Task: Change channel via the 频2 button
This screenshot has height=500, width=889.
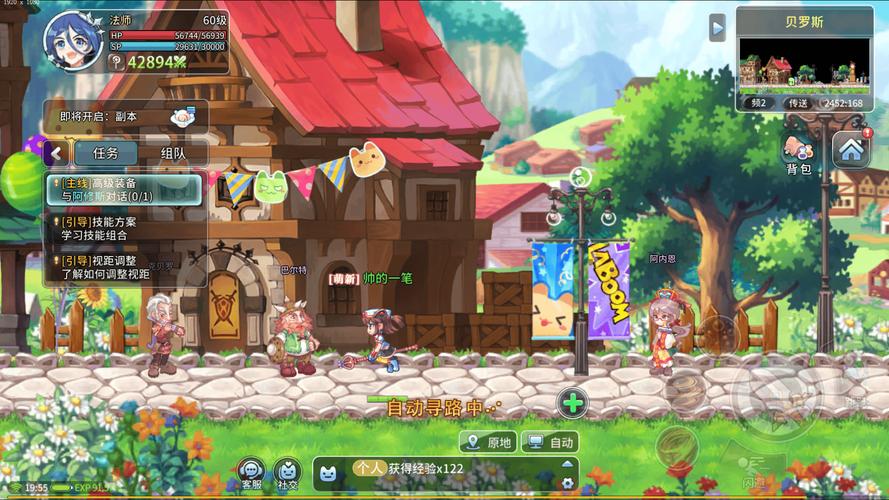Action: click(758, 102)
